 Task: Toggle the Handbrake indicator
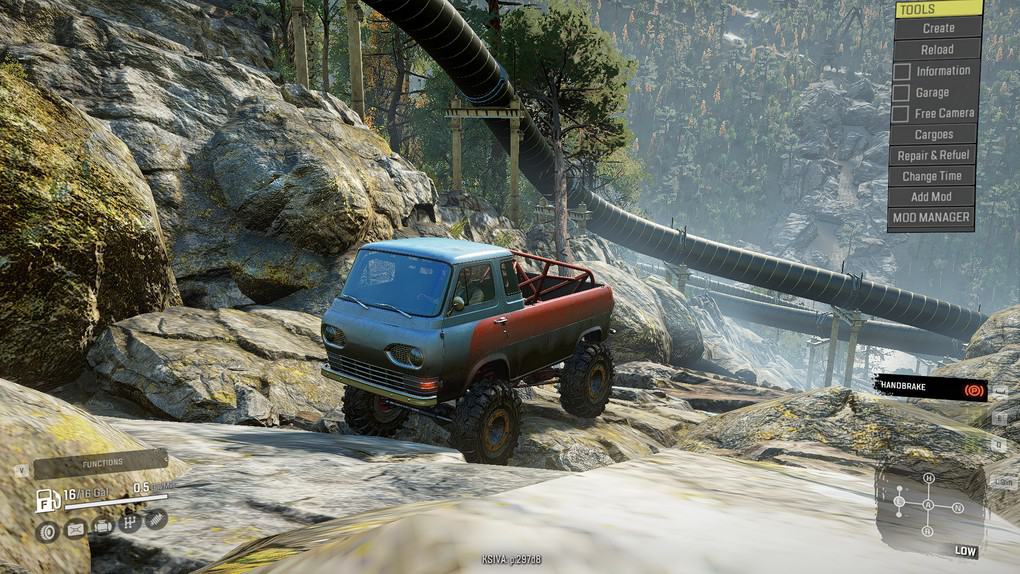tap(931, 388)
